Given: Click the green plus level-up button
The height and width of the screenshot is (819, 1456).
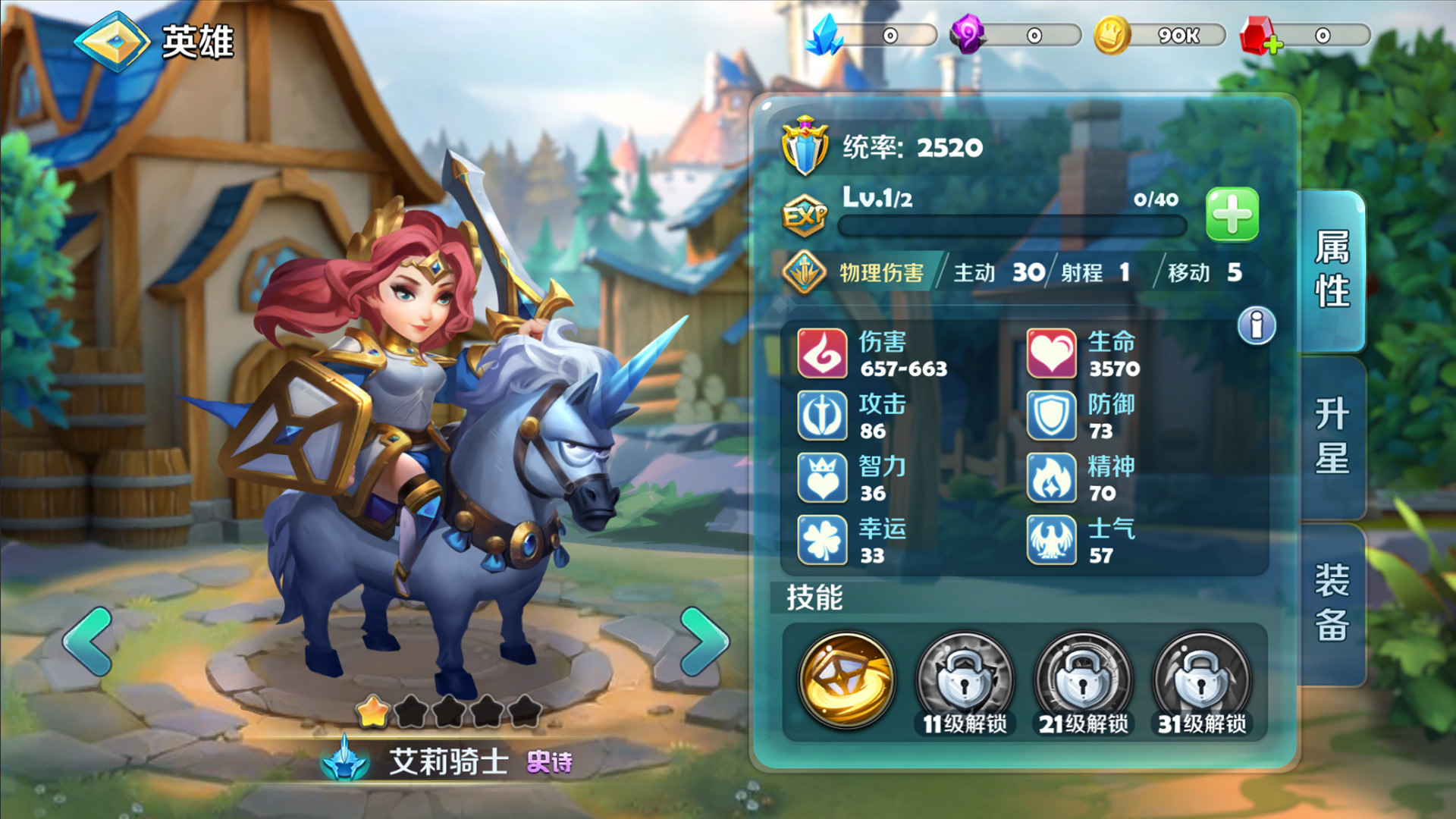Looking at the screenshot, I should point(1231,215).
